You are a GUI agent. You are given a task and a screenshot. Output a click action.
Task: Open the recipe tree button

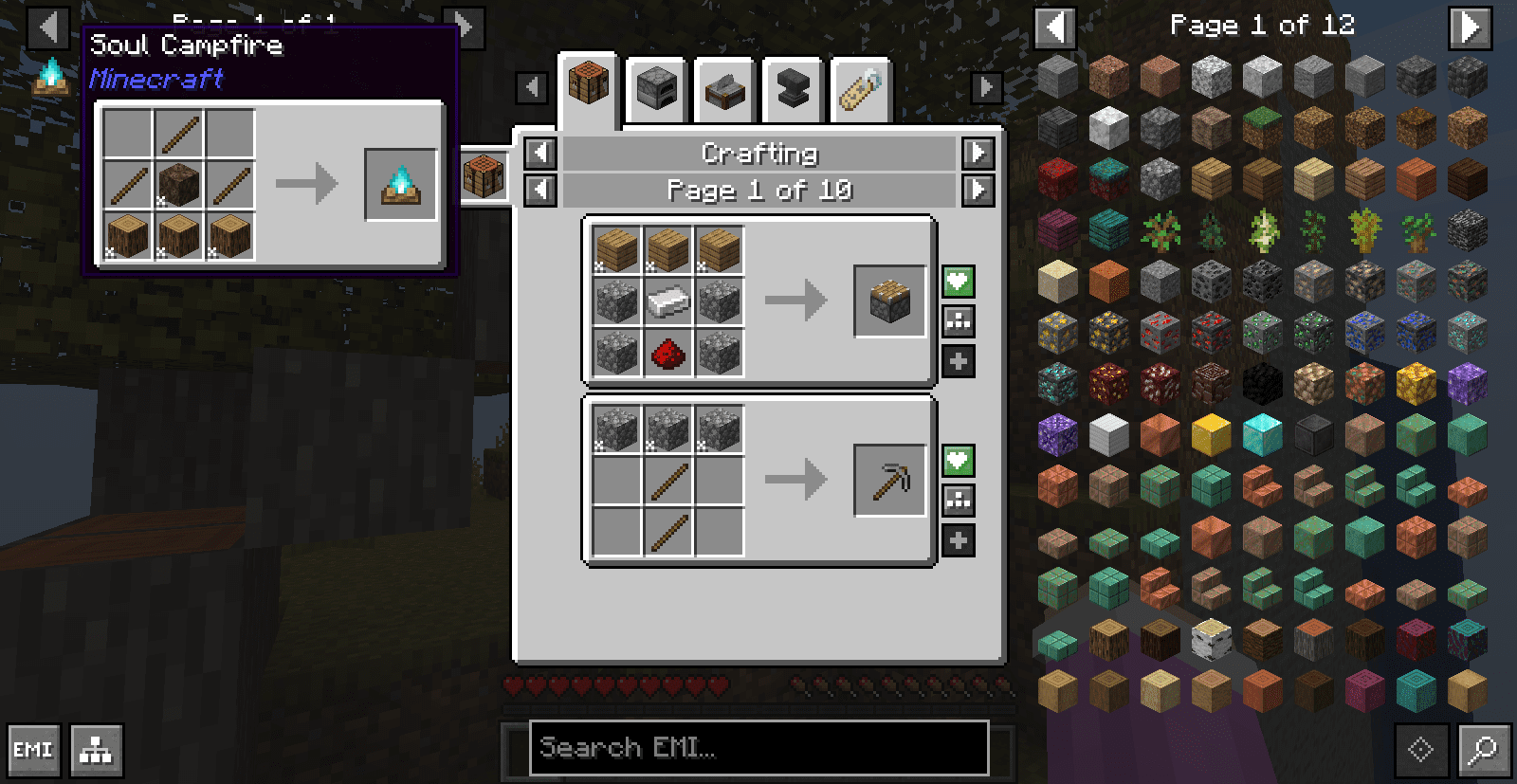97,751
